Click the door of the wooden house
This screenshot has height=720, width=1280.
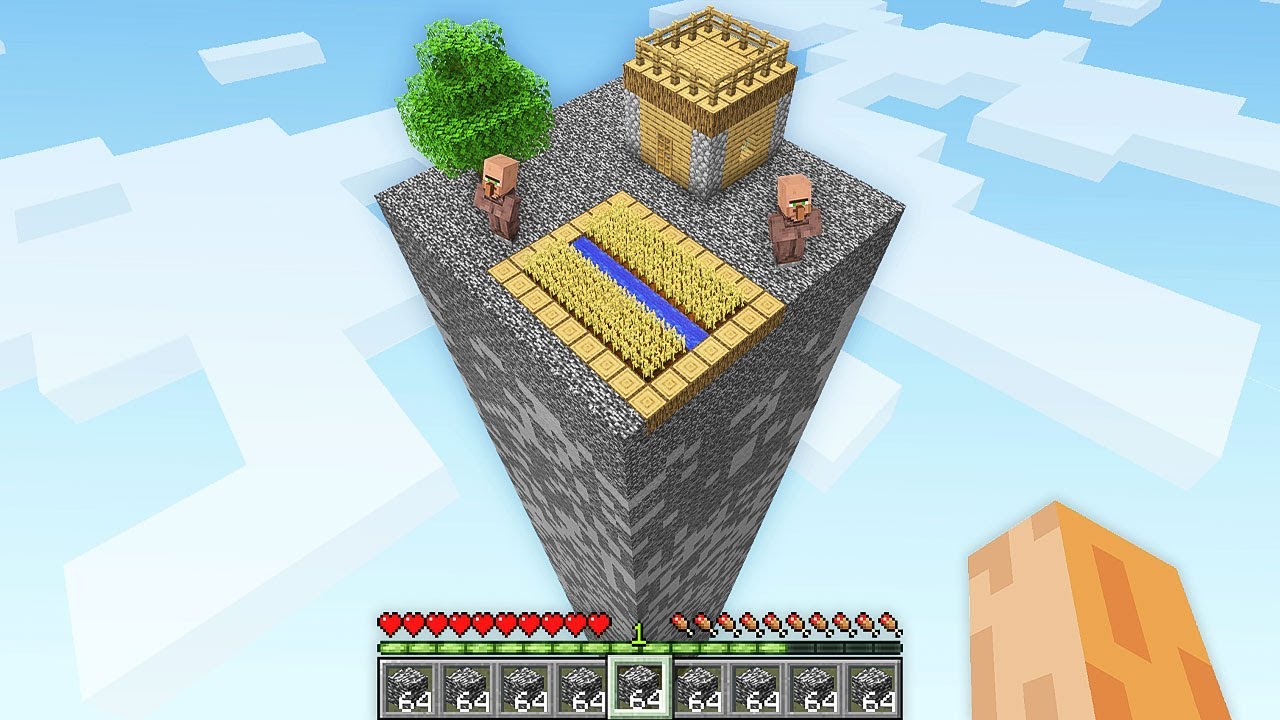[665, 155]
